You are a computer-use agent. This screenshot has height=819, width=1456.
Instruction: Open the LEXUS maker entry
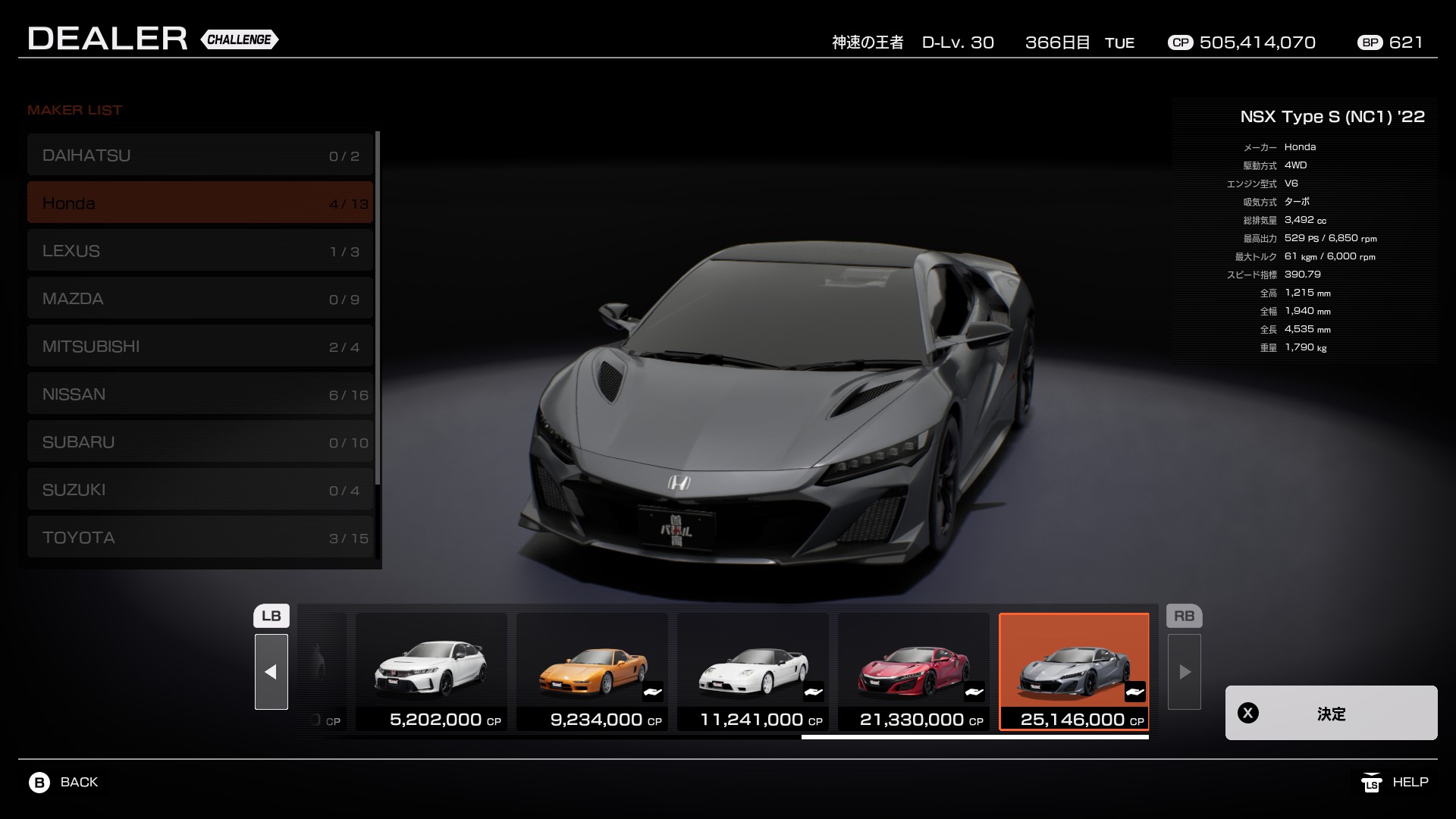[200, 251]
